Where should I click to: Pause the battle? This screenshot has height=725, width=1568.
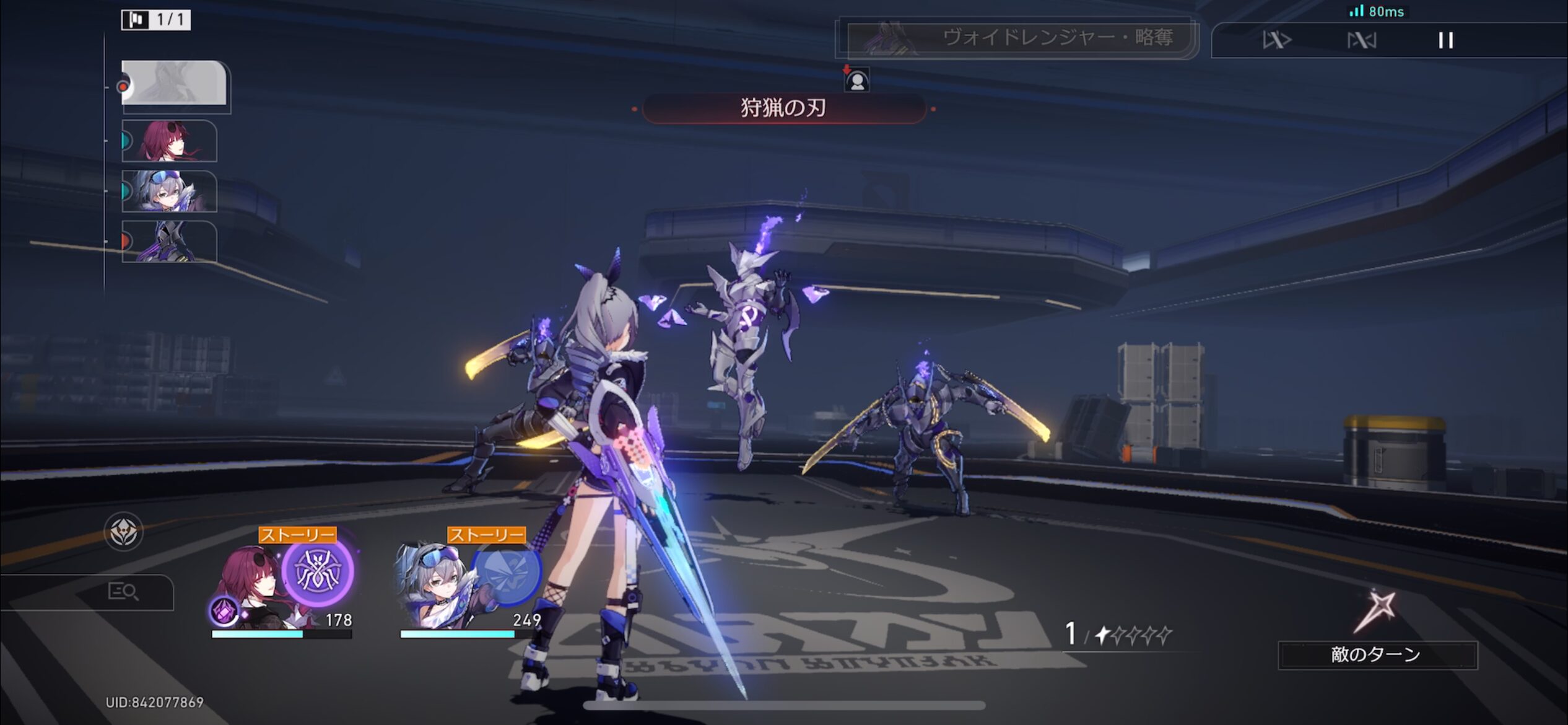[x=1445, y=41]
